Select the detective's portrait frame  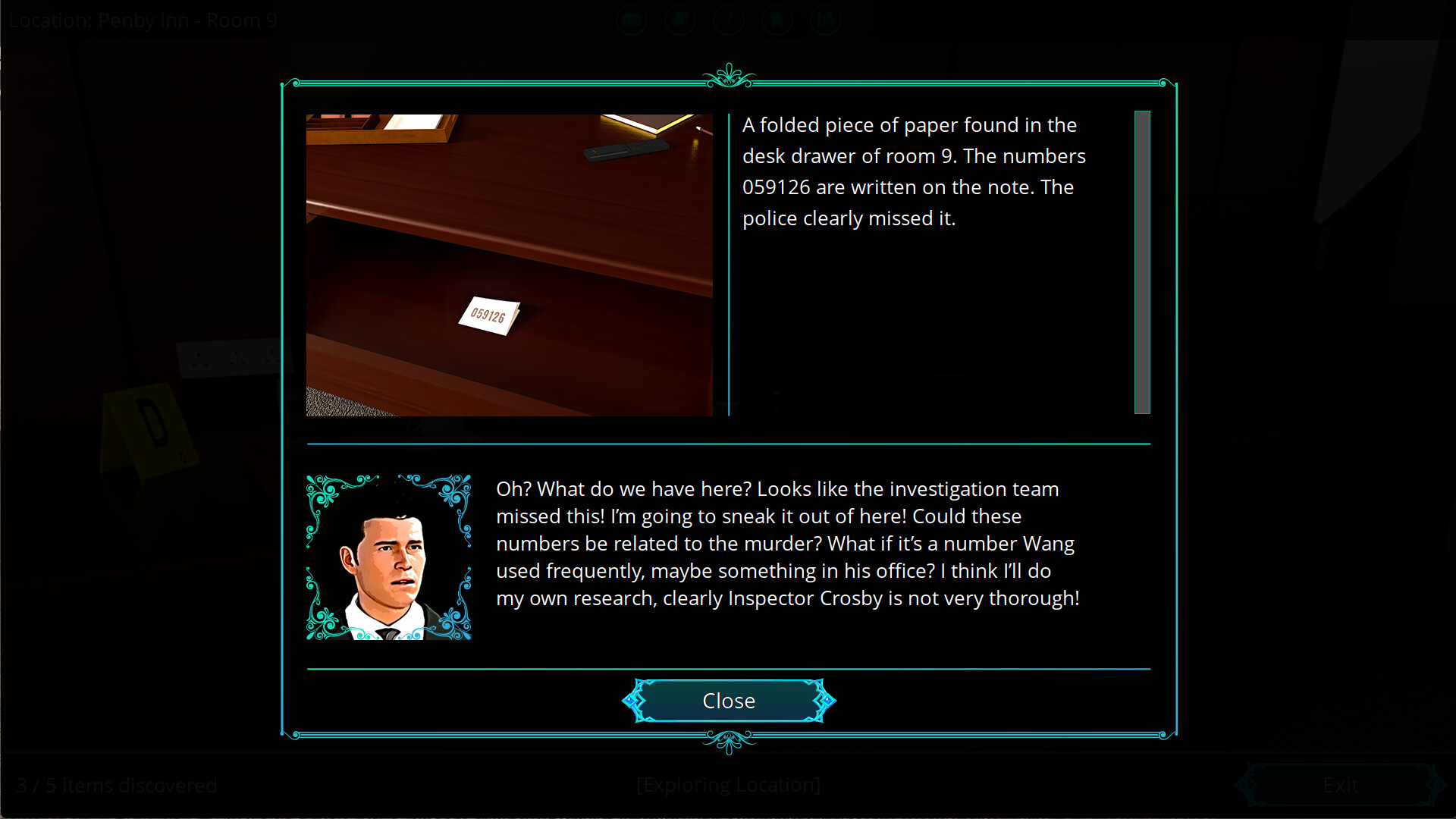click(389, 556)
